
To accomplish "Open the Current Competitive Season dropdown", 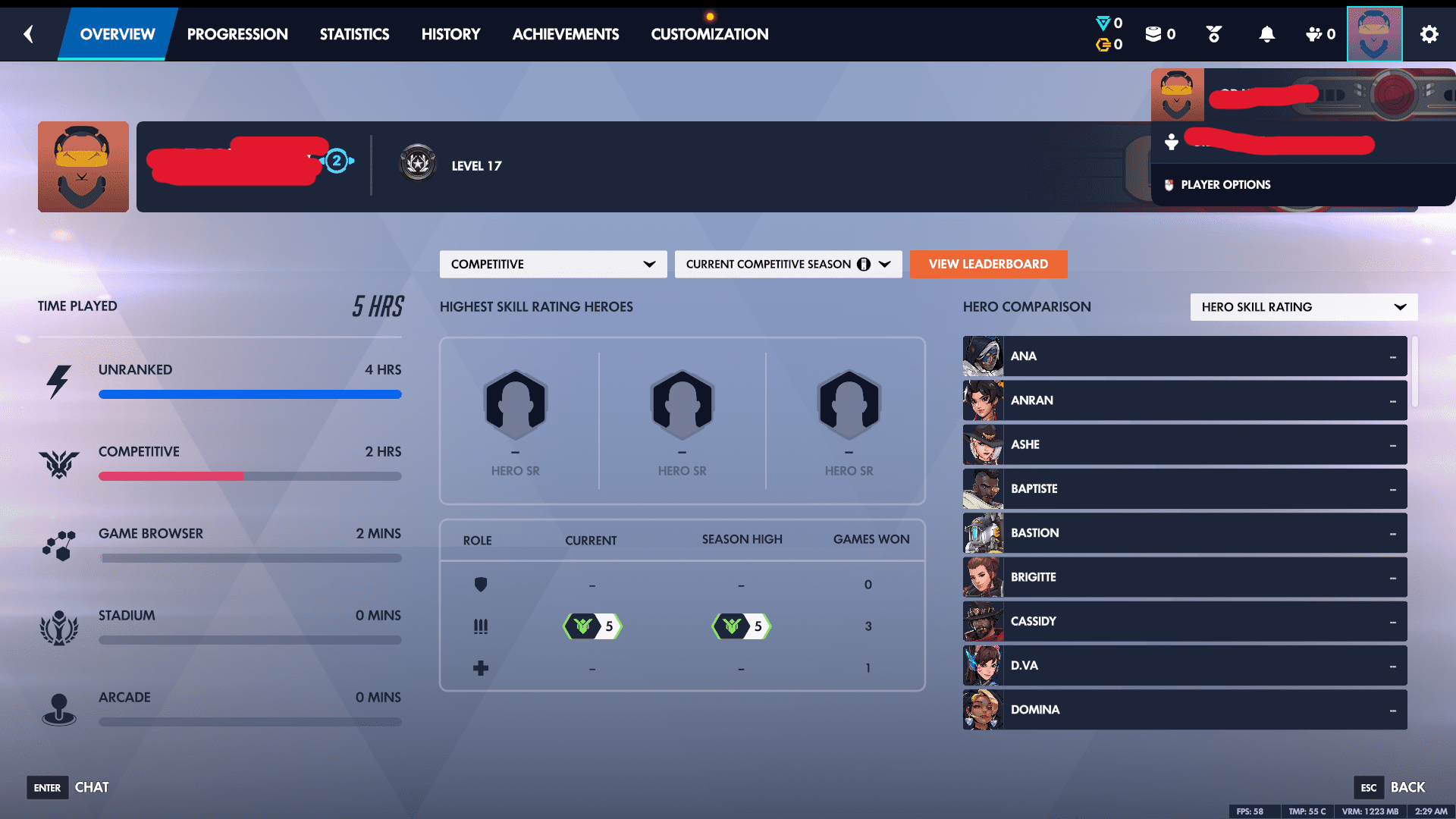I will pos(788,264).
